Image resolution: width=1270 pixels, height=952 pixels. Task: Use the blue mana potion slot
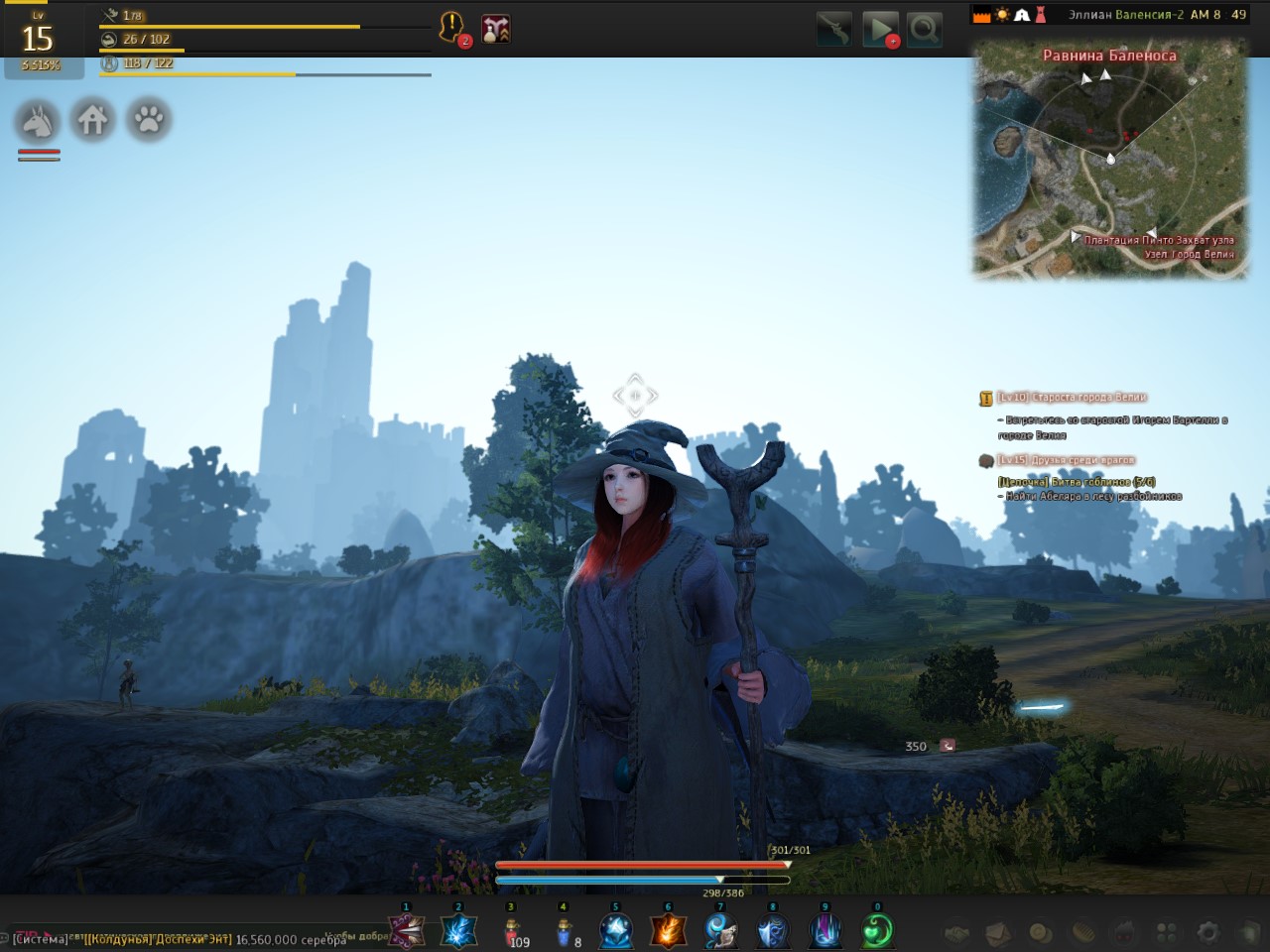[x=564, y=932]
